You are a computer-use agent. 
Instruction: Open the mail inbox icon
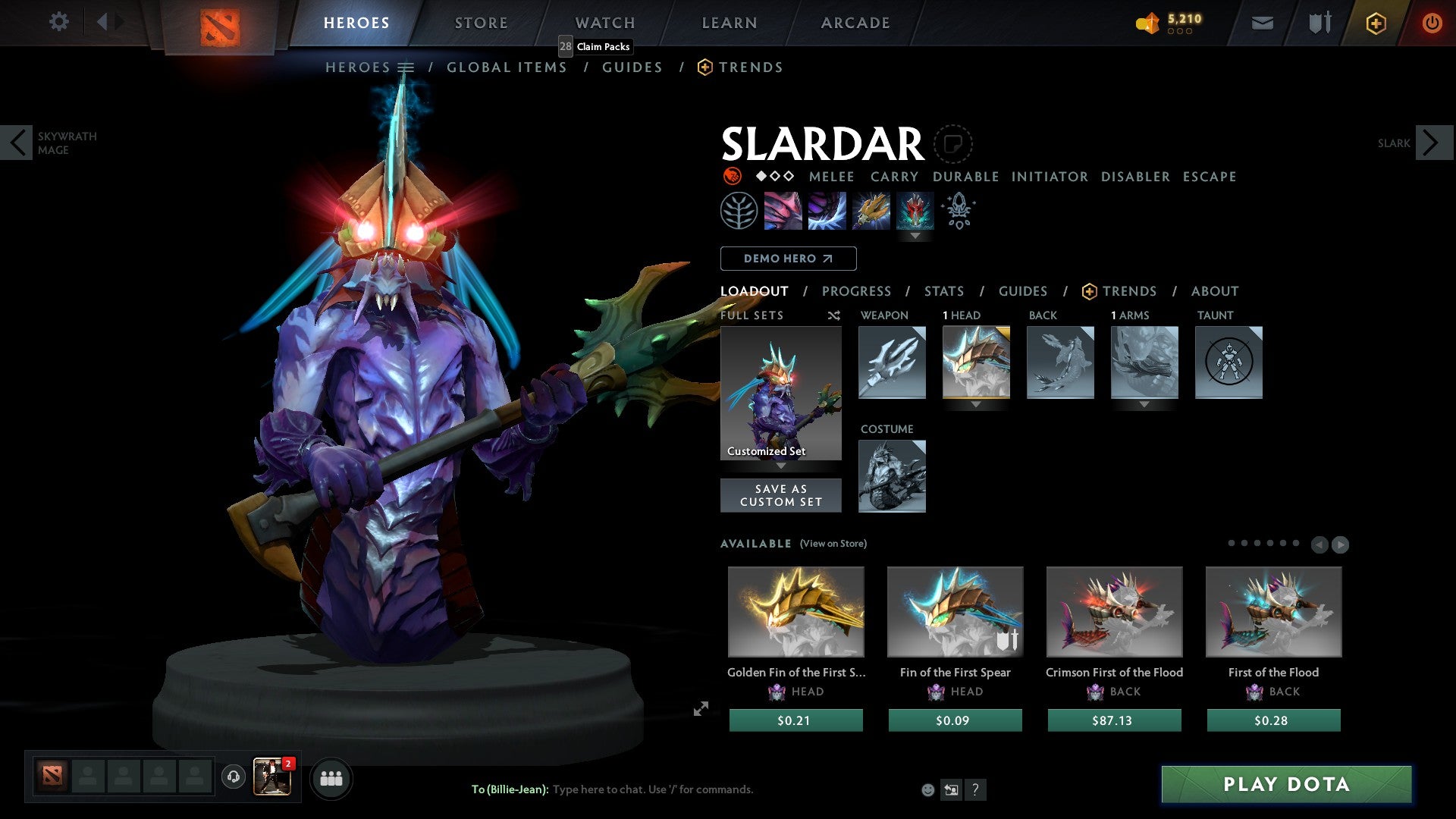tap(1262, 23)
